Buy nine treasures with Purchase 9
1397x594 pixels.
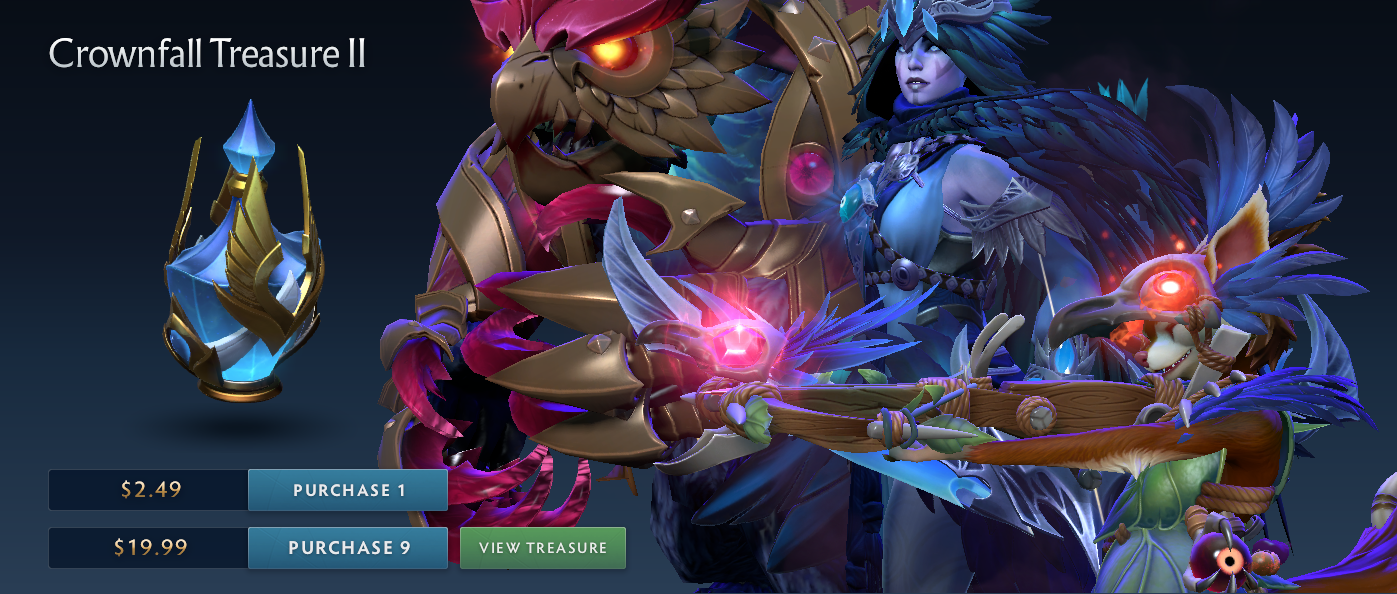[348, 548]
